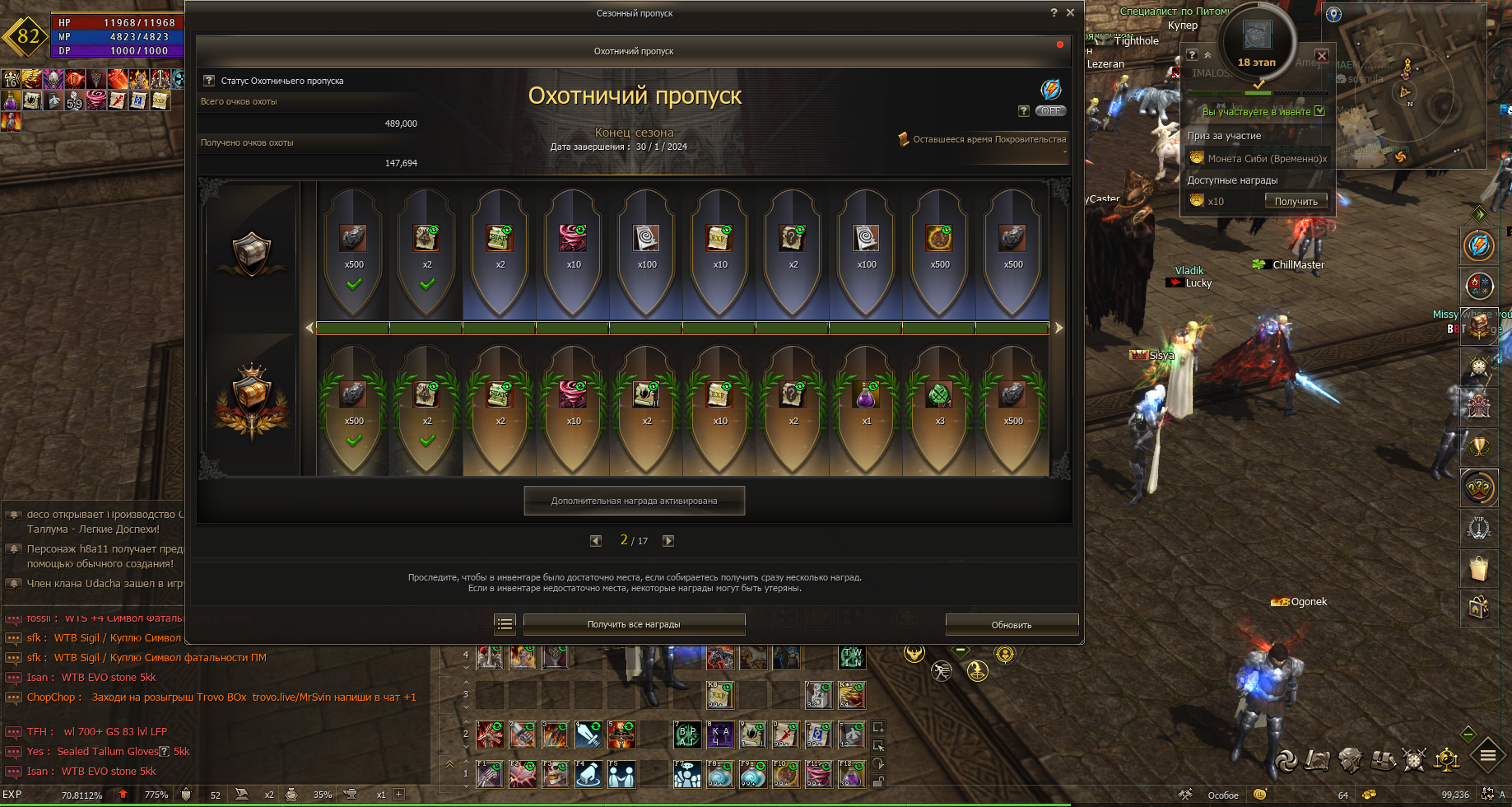
Task: Go to the previous pass page
Action: click(x=596, y=541)
